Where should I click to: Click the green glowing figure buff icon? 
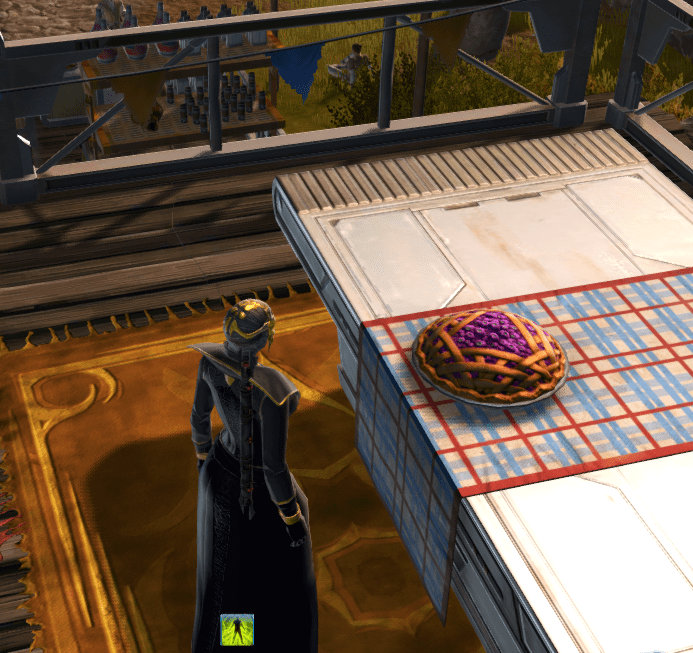pyautogui.click(x=237, y=630)
